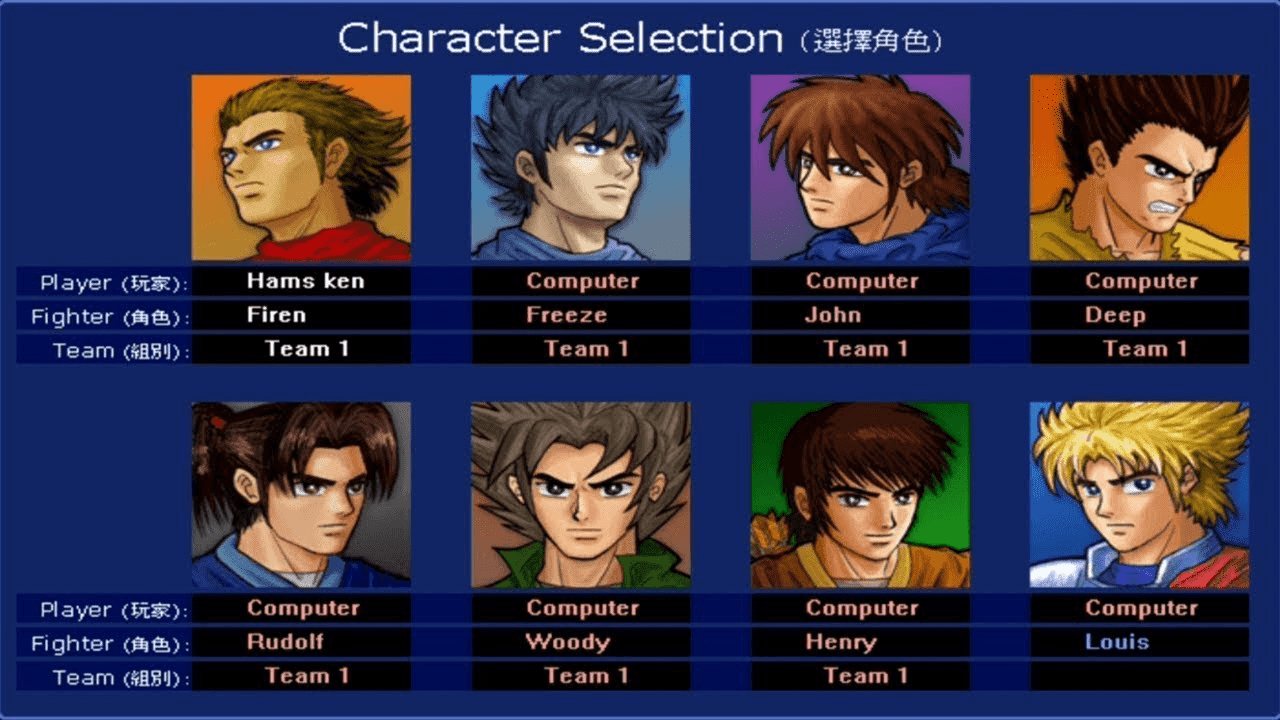
Task: Click the Hams ken player name field
Action: [301, 281]
